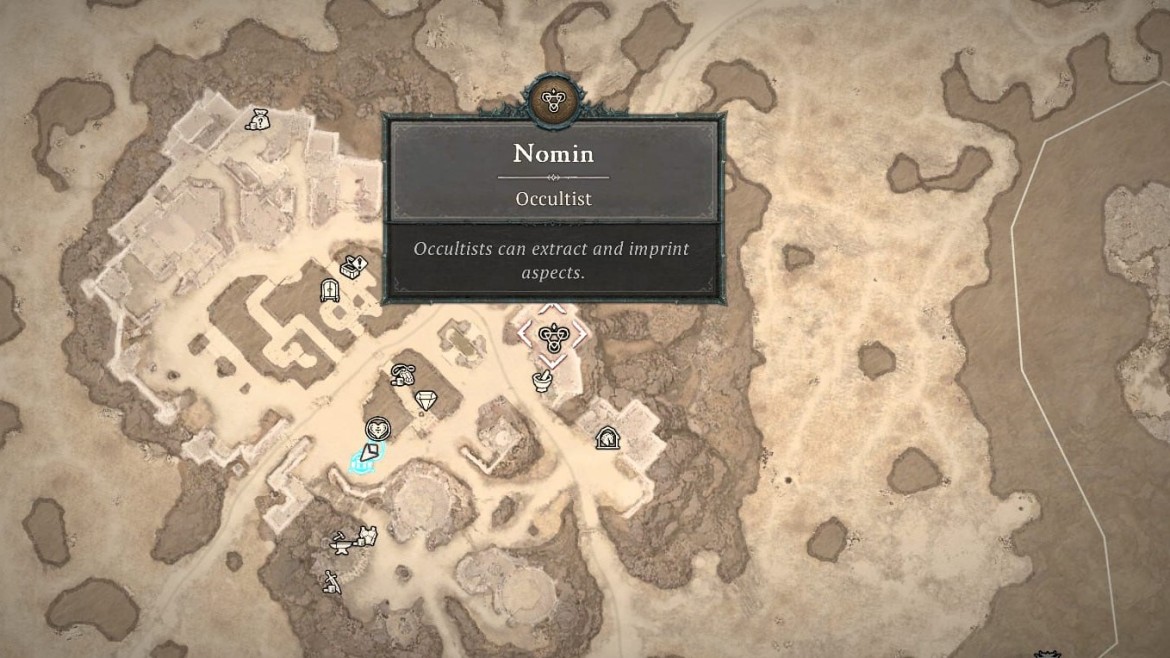This screenshot has width=1170, height=658.
Task: Select the Occultist marker on the map
Action: point(548,336)
